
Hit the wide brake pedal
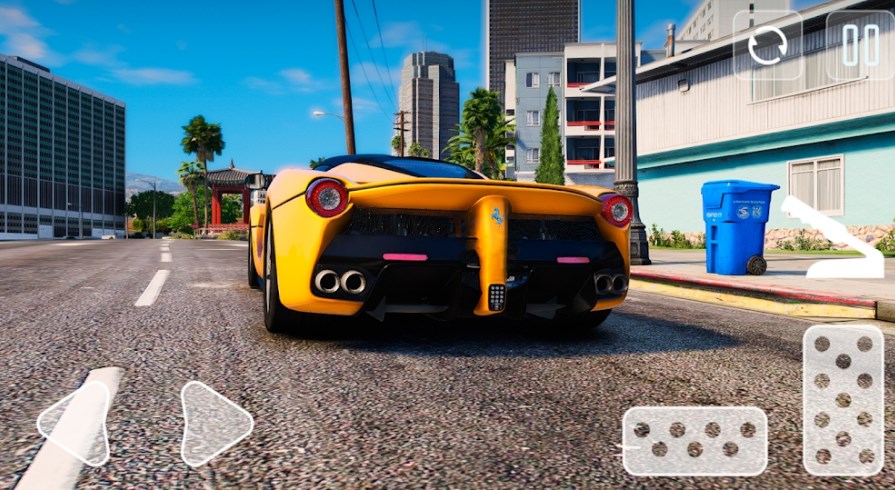tap(694, 440)
